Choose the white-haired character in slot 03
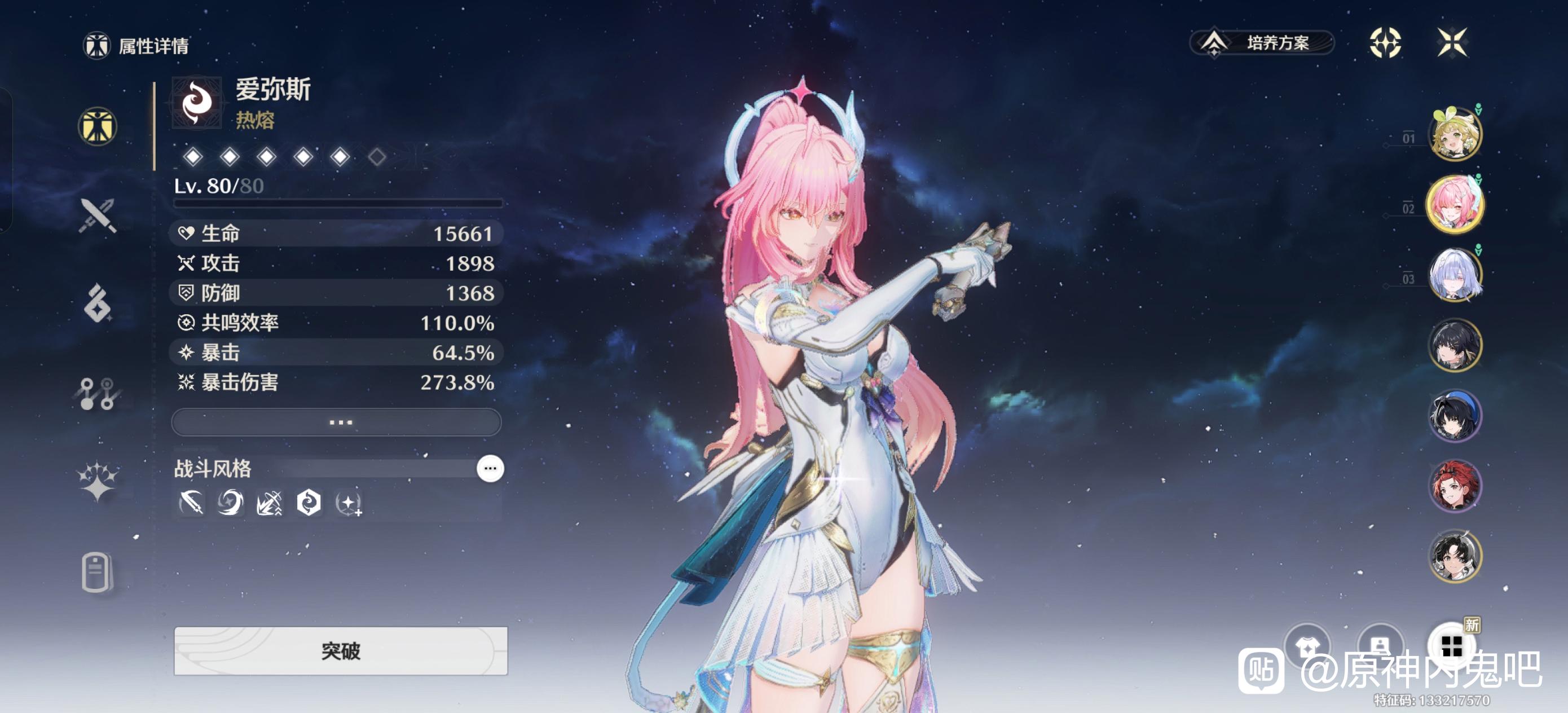The width and height of the screenshot is (1568, 713). tap(1455, 275)
